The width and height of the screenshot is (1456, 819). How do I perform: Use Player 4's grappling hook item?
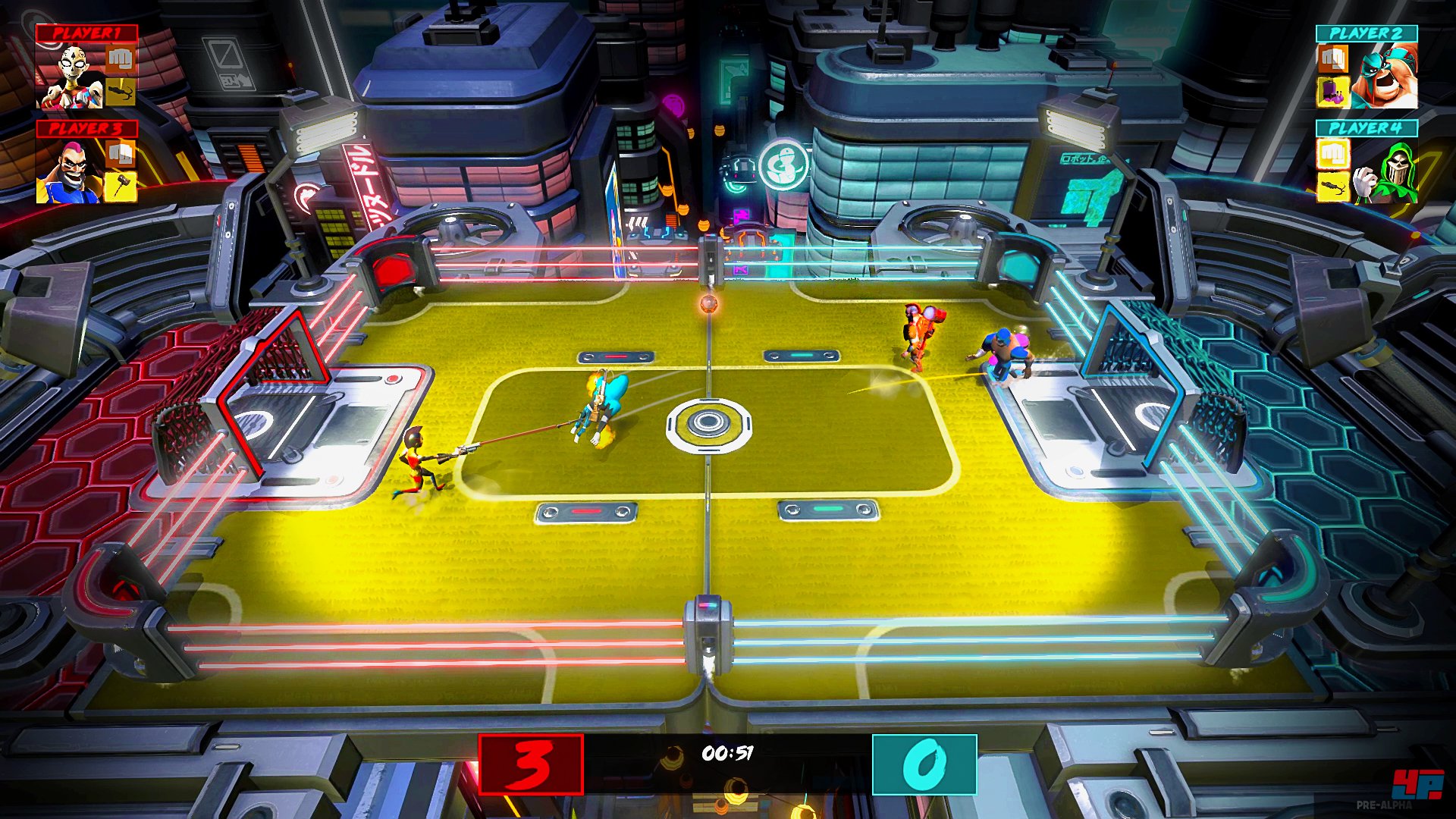1332,187
